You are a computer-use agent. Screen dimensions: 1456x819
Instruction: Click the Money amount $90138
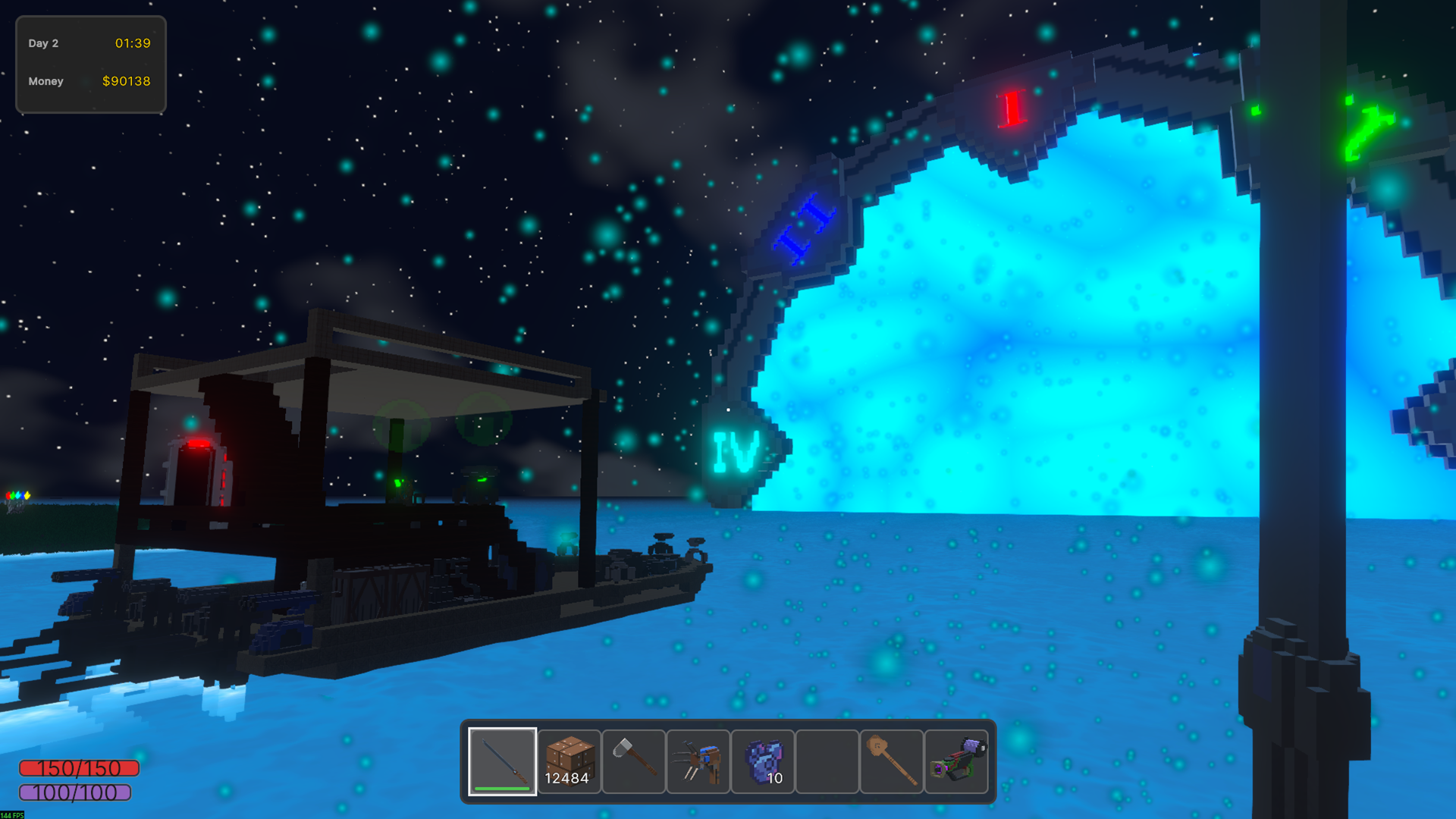[x=126, y=81]
